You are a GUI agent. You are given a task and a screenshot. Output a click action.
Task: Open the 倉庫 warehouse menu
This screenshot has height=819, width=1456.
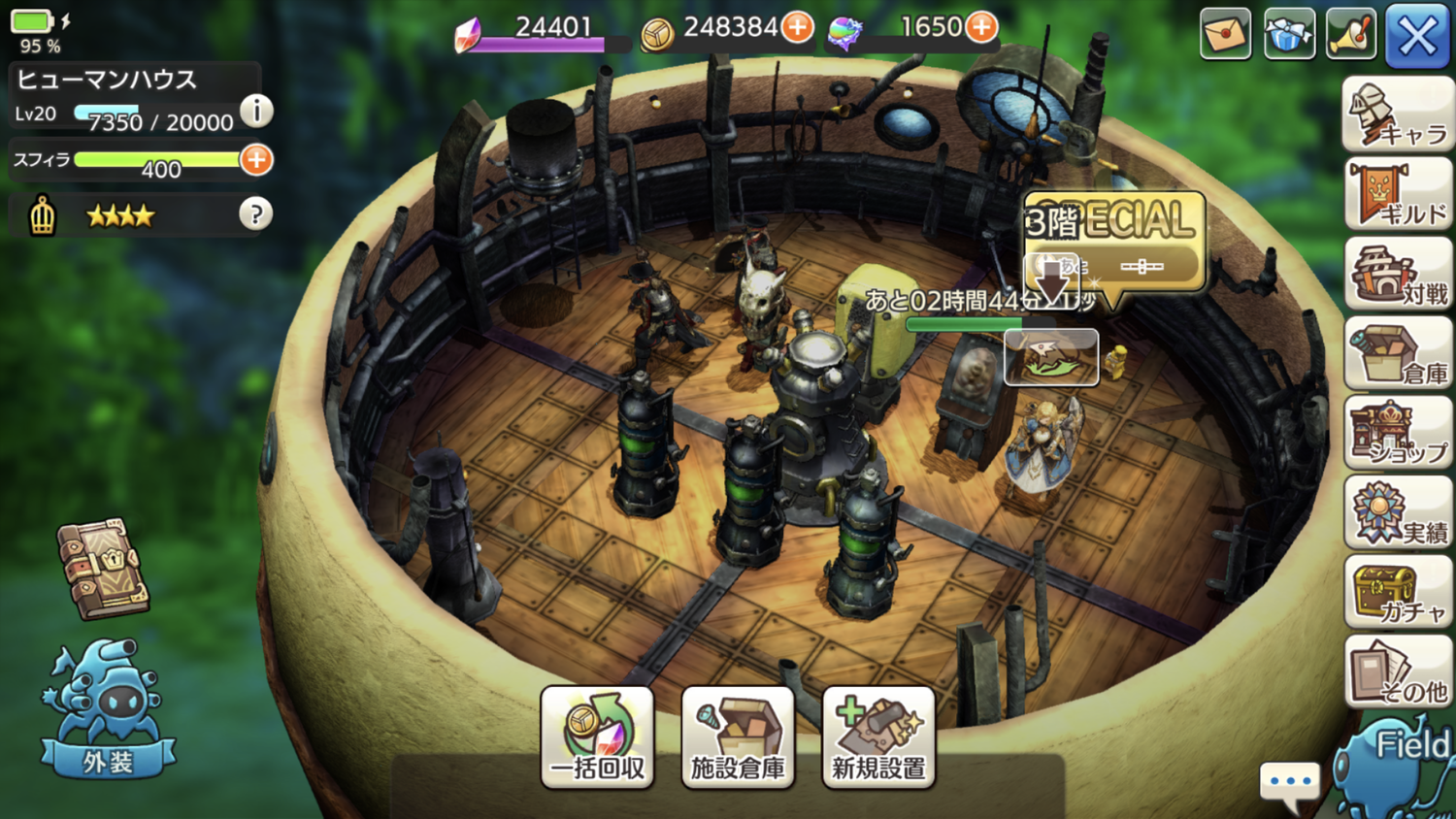[1398, 354]
